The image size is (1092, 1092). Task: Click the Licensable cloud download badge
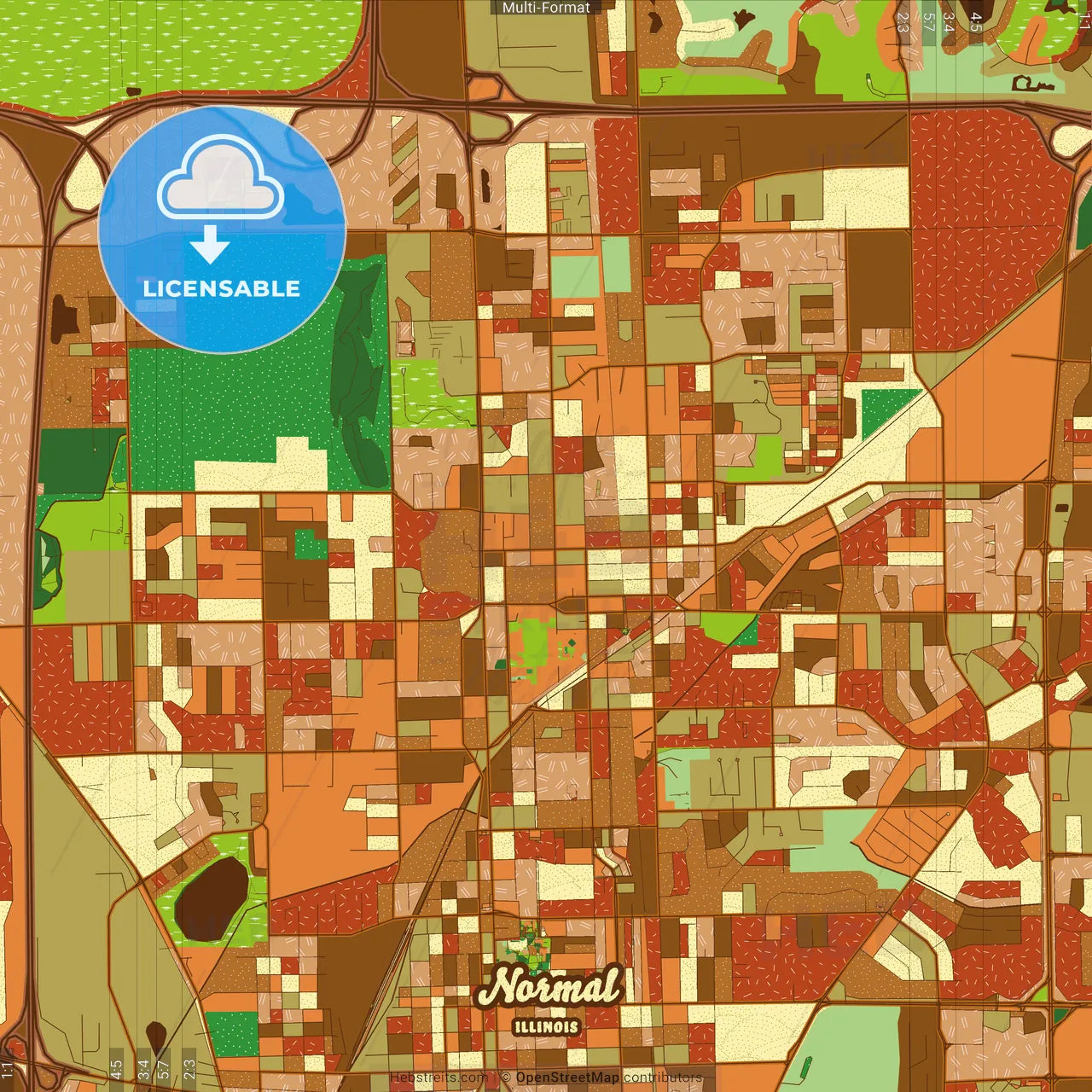click(x=222, y=229)
